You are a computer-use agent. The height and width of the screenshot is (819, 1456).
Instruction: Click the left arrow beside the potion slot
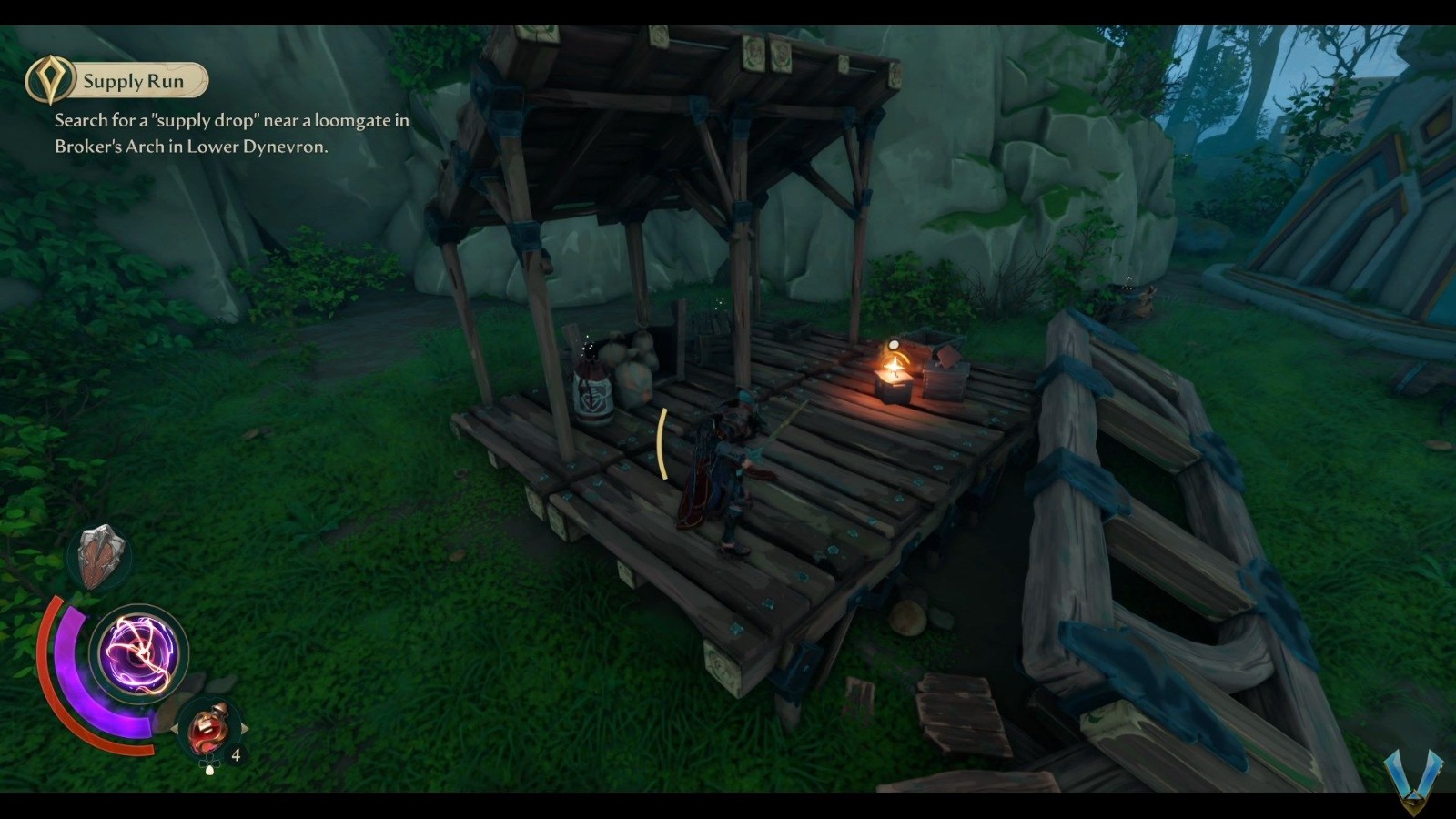(x=175, y=728)
